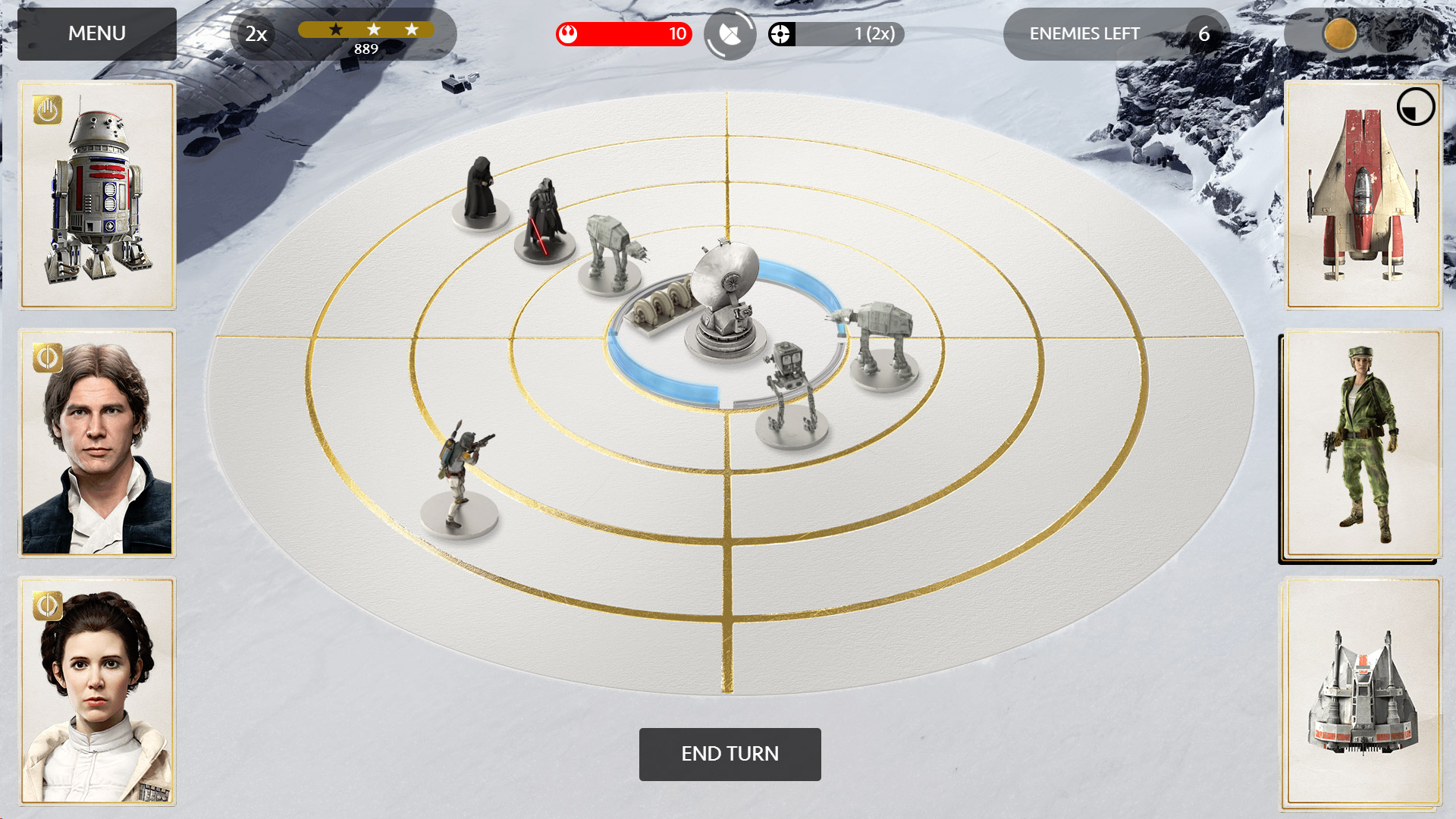Open the MENU in the top left
Image resolution: width=1456 pixels, height=819 pixels.
click(x=96, y=33)
